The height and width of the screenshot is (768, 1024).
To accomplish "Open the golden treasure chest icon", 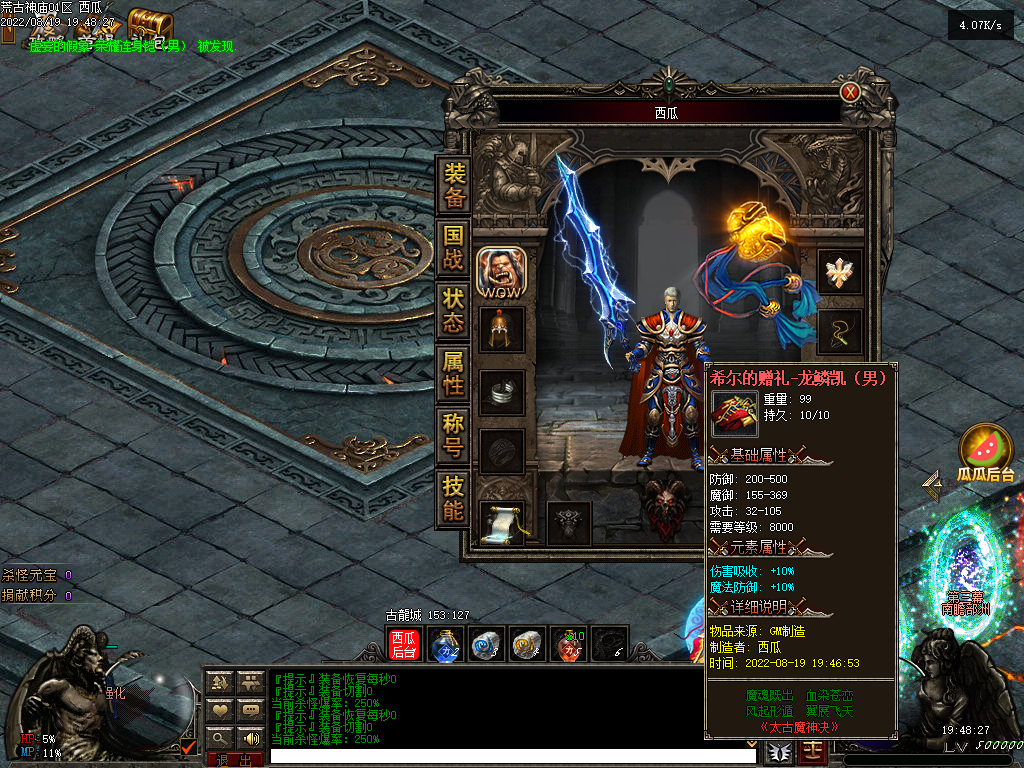I will 150,24.
